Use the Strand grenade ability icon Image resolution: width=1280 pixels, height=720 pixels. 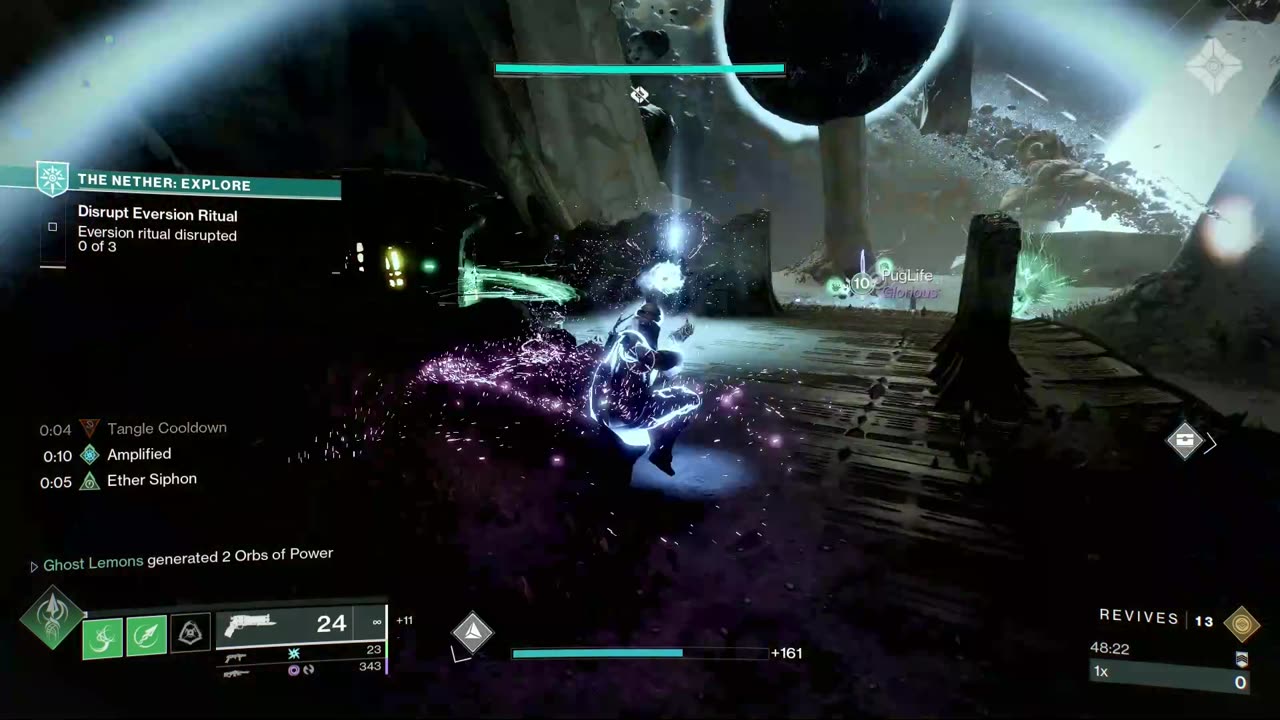102,637
